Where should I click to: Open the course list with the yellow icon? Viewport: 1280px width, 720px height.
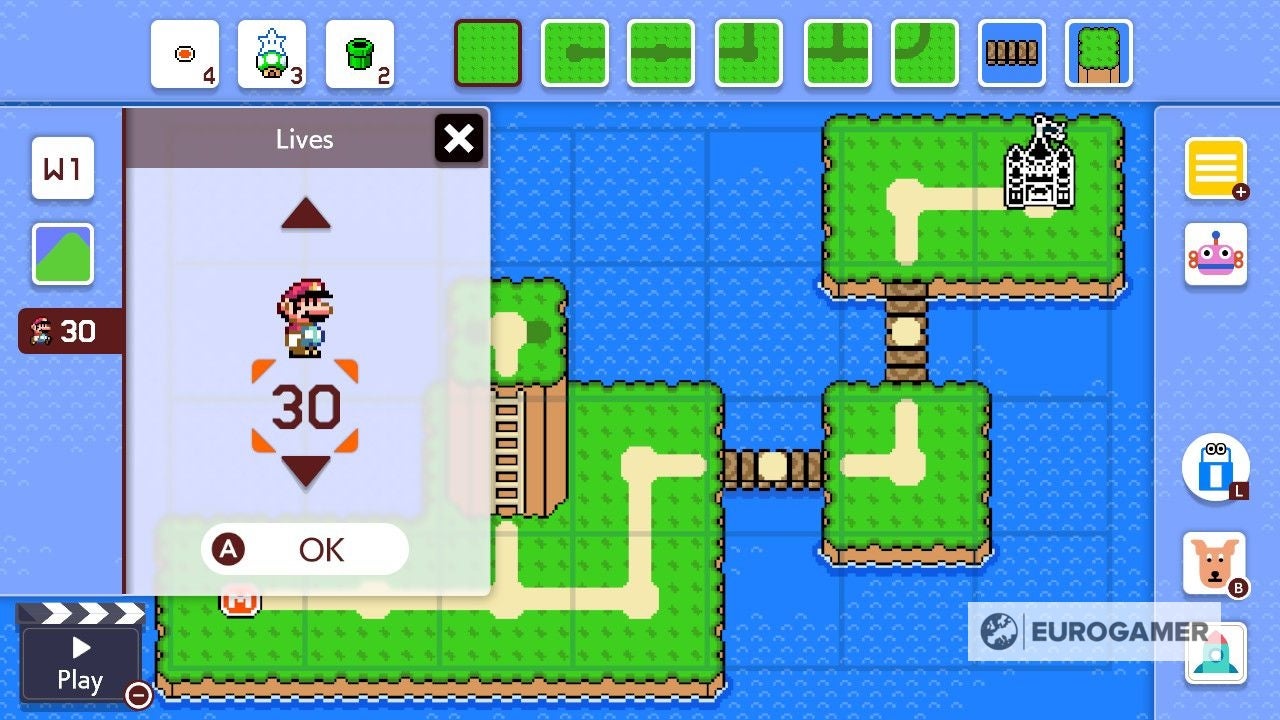tap(1216, 170)
